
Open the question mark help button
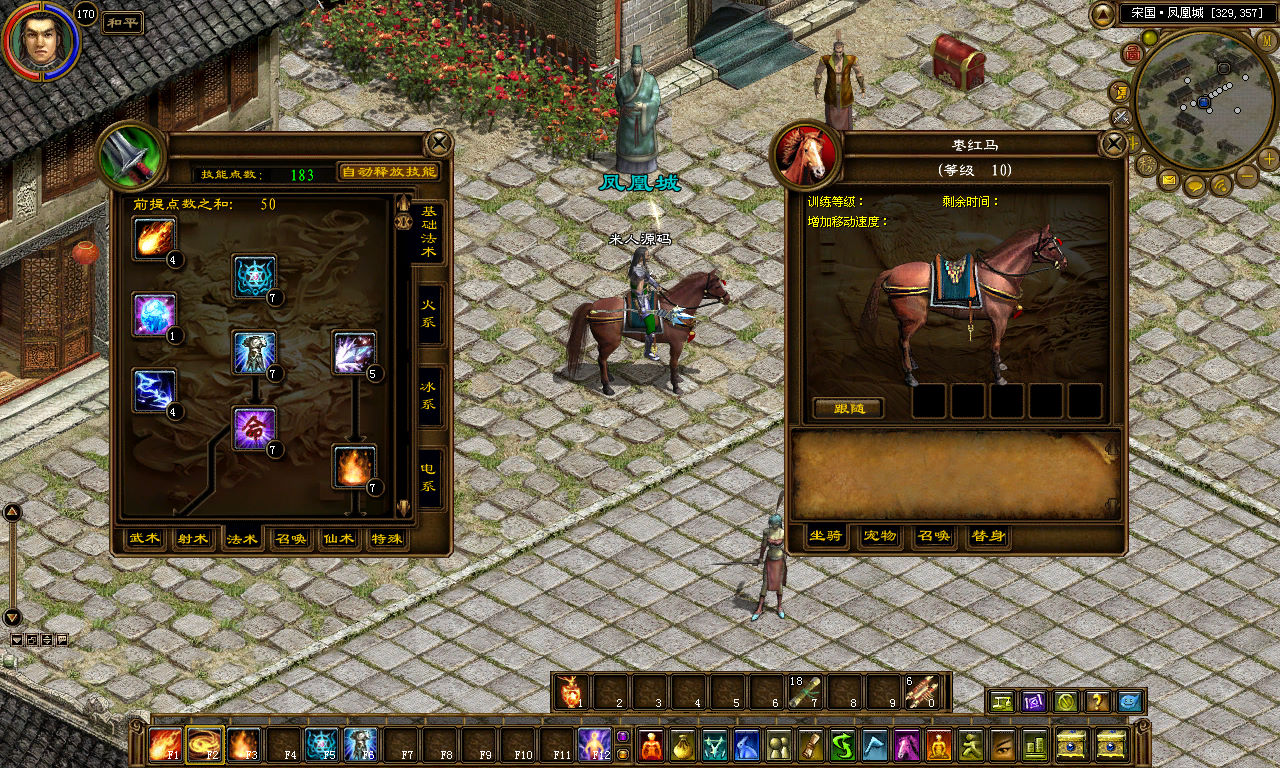1097,702
